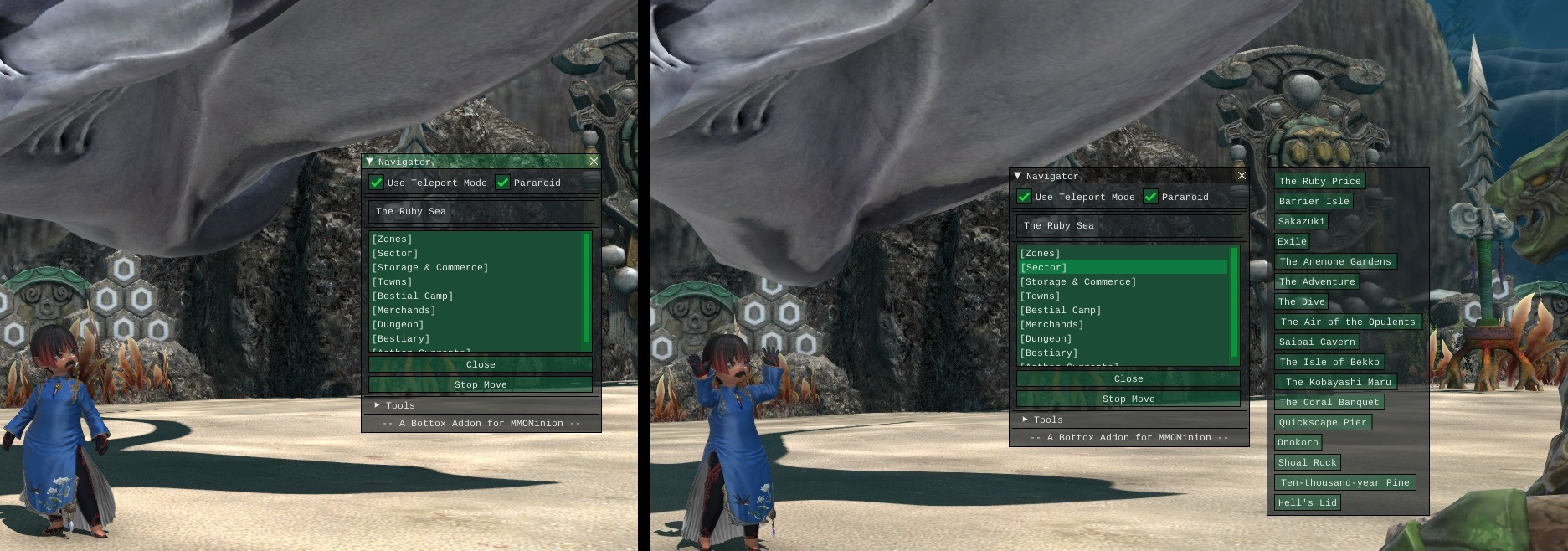Image resolution: width=1568 pixels, height=551 pixels.
Task: Select Ten-thousand-year Pine
Action: pos(1344,482)
